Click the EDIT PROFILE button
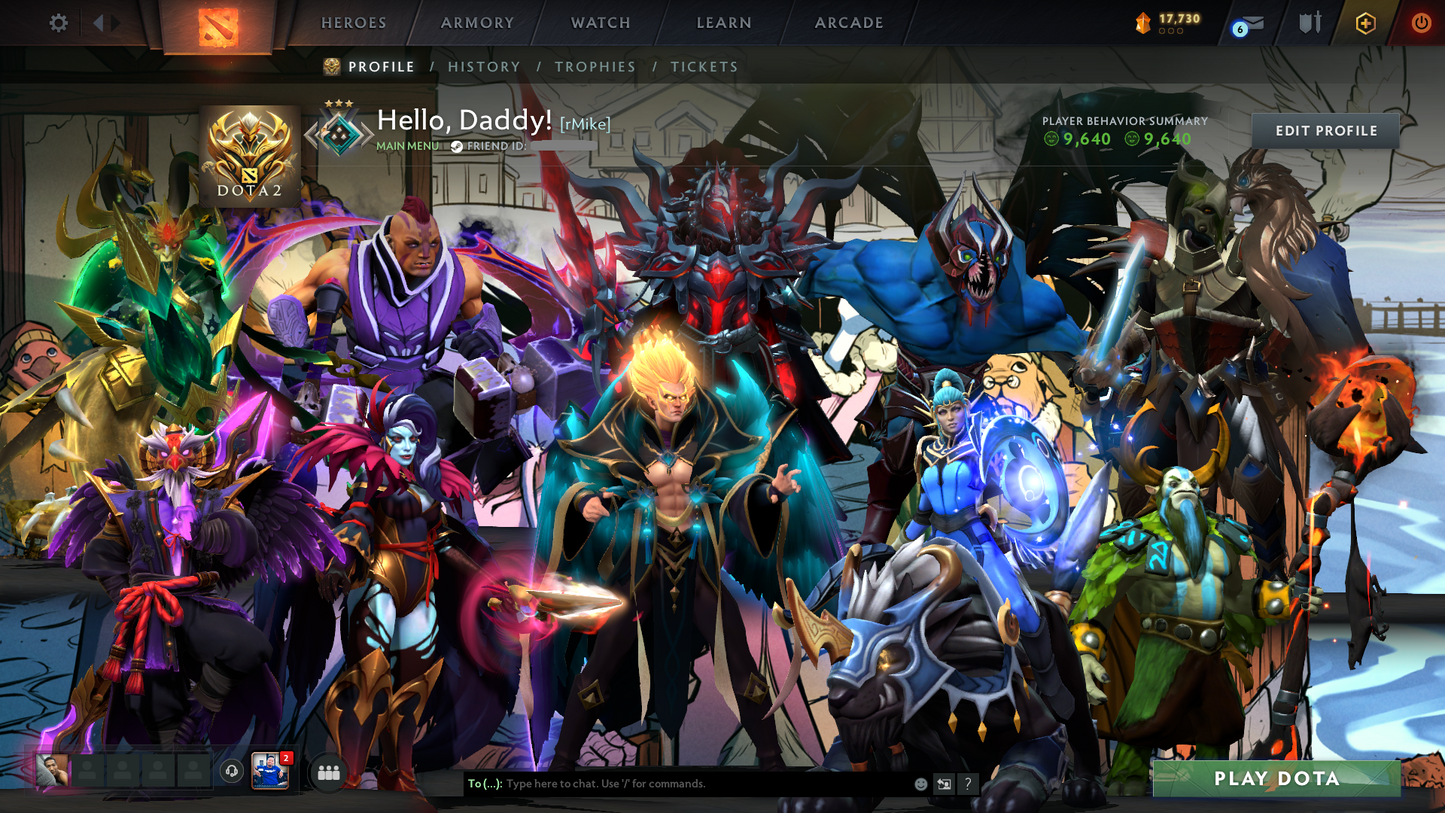This screenshot has height=813, width=1445. click(1325, 130)
